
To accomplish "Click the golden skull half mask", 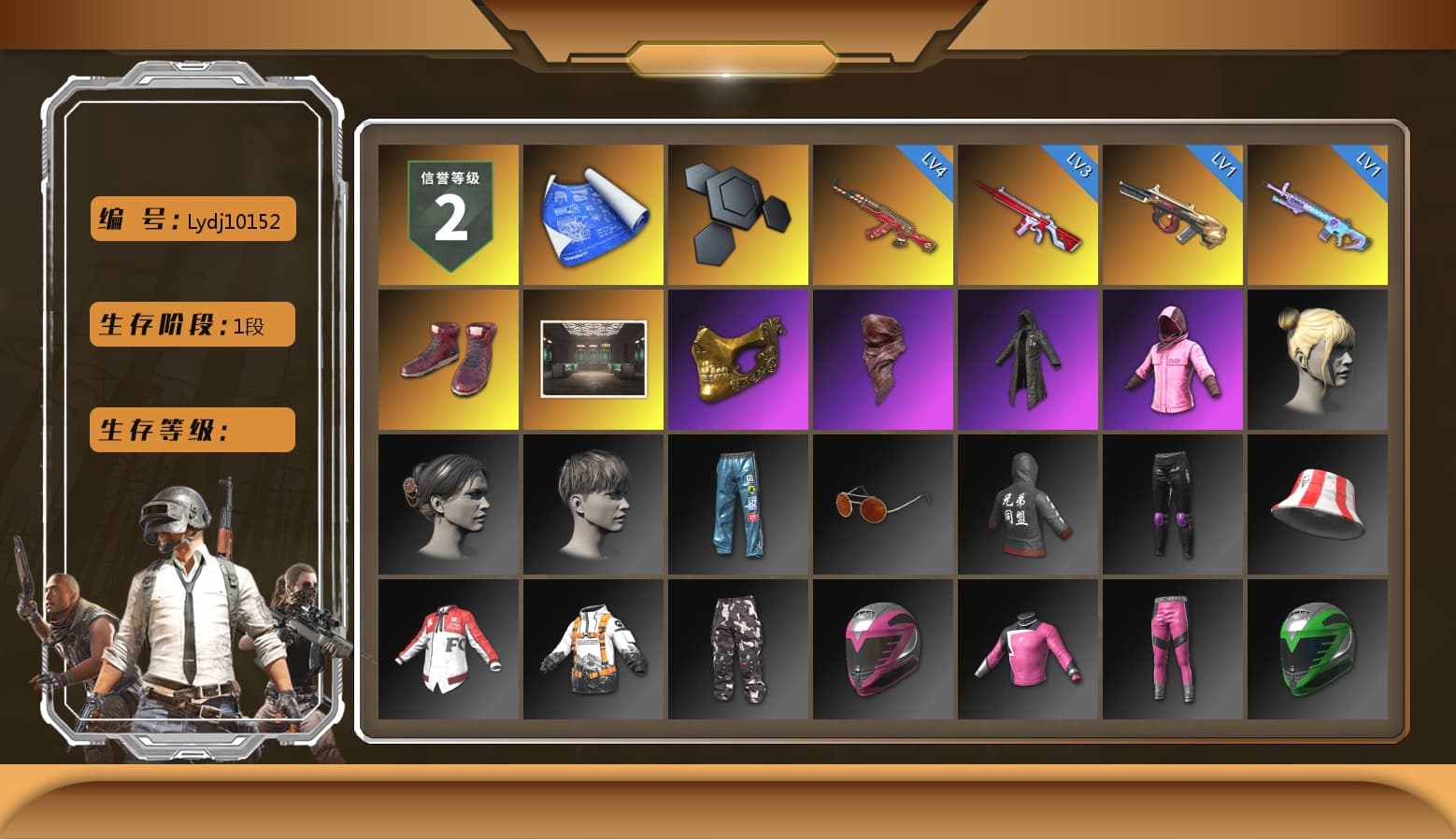I will click(x=737, y=359).
